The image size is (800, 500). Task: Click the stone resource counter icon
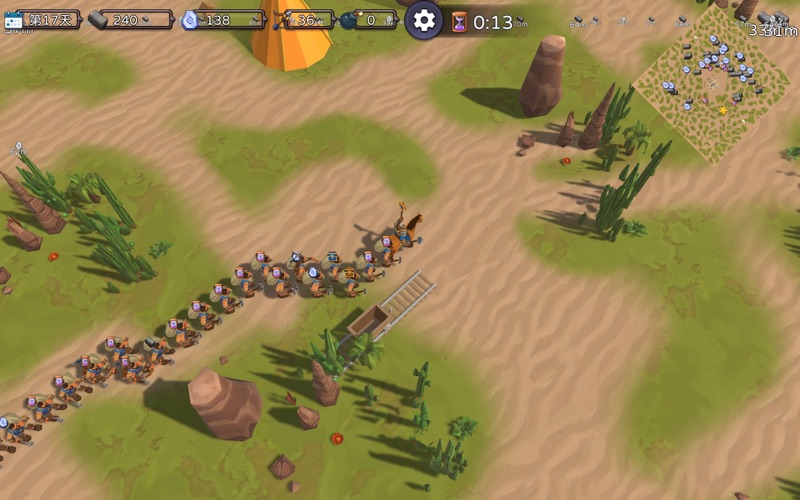pyautogui.click(x=99, y=20)
